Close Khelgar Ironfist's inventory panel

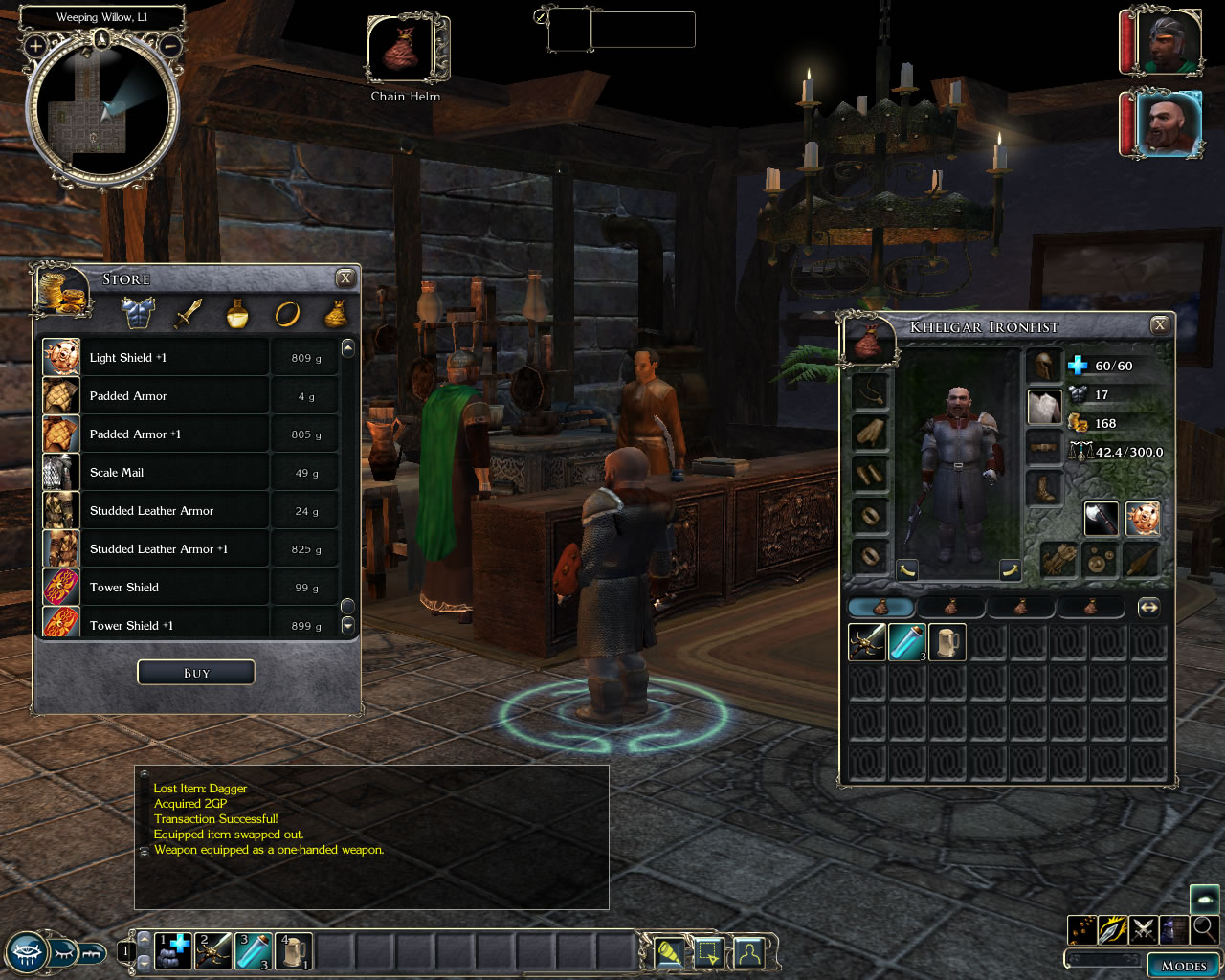click(1160, 325)
